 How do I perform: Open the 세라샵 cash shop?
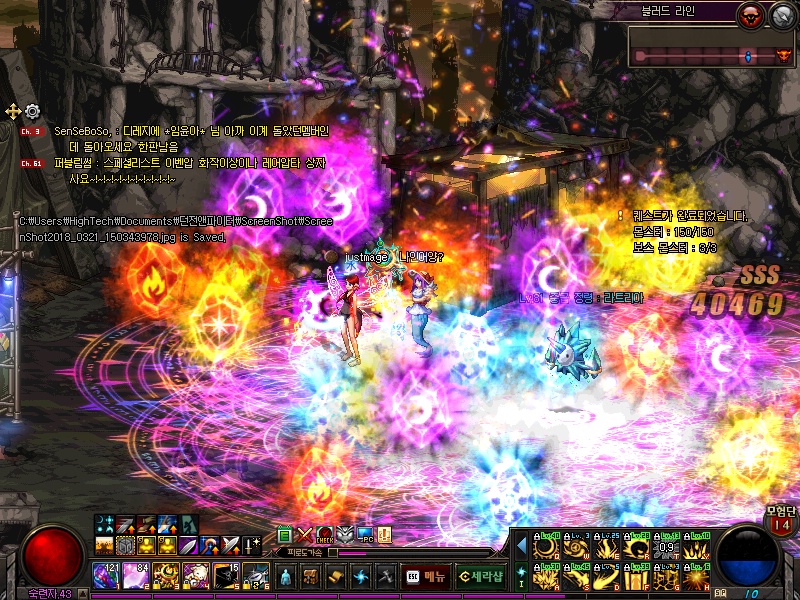coord(481,576)
